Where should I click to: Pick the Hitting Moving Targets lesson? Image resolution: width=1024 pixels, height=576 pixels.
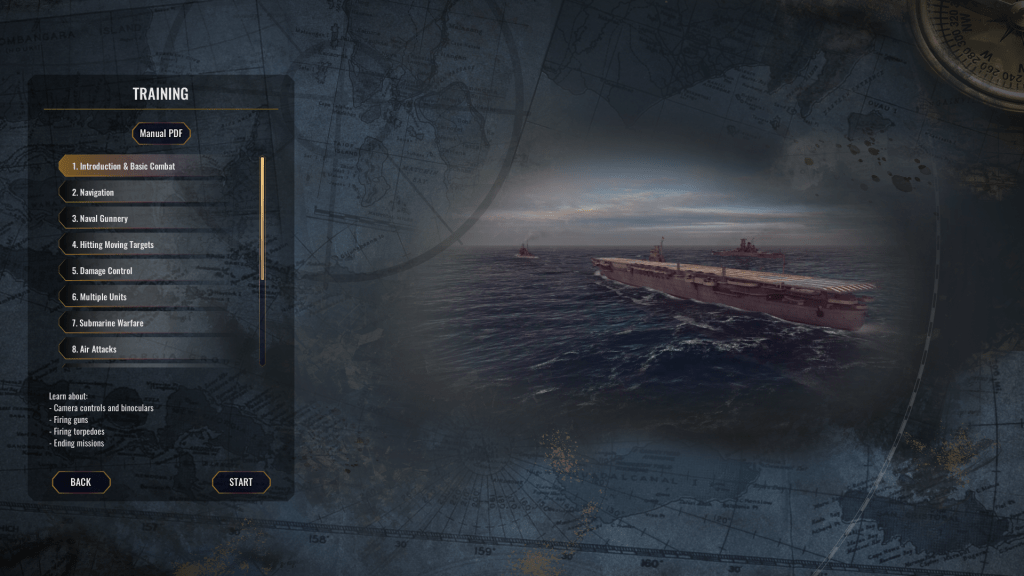click(113, 244)
